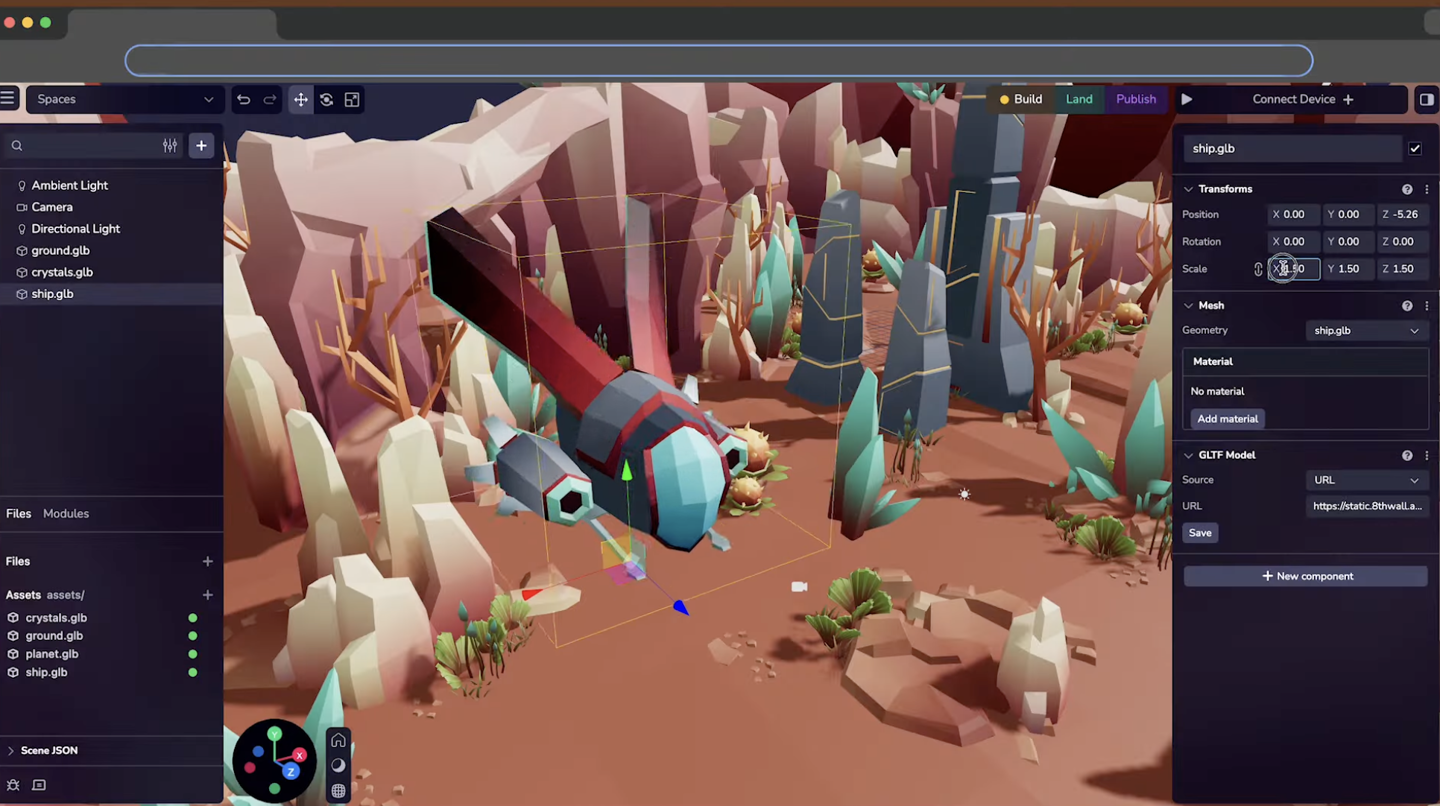
Task: Click the filter icon beside the hierarchy search
Action: pyautogui.click(x=170, y=145)
